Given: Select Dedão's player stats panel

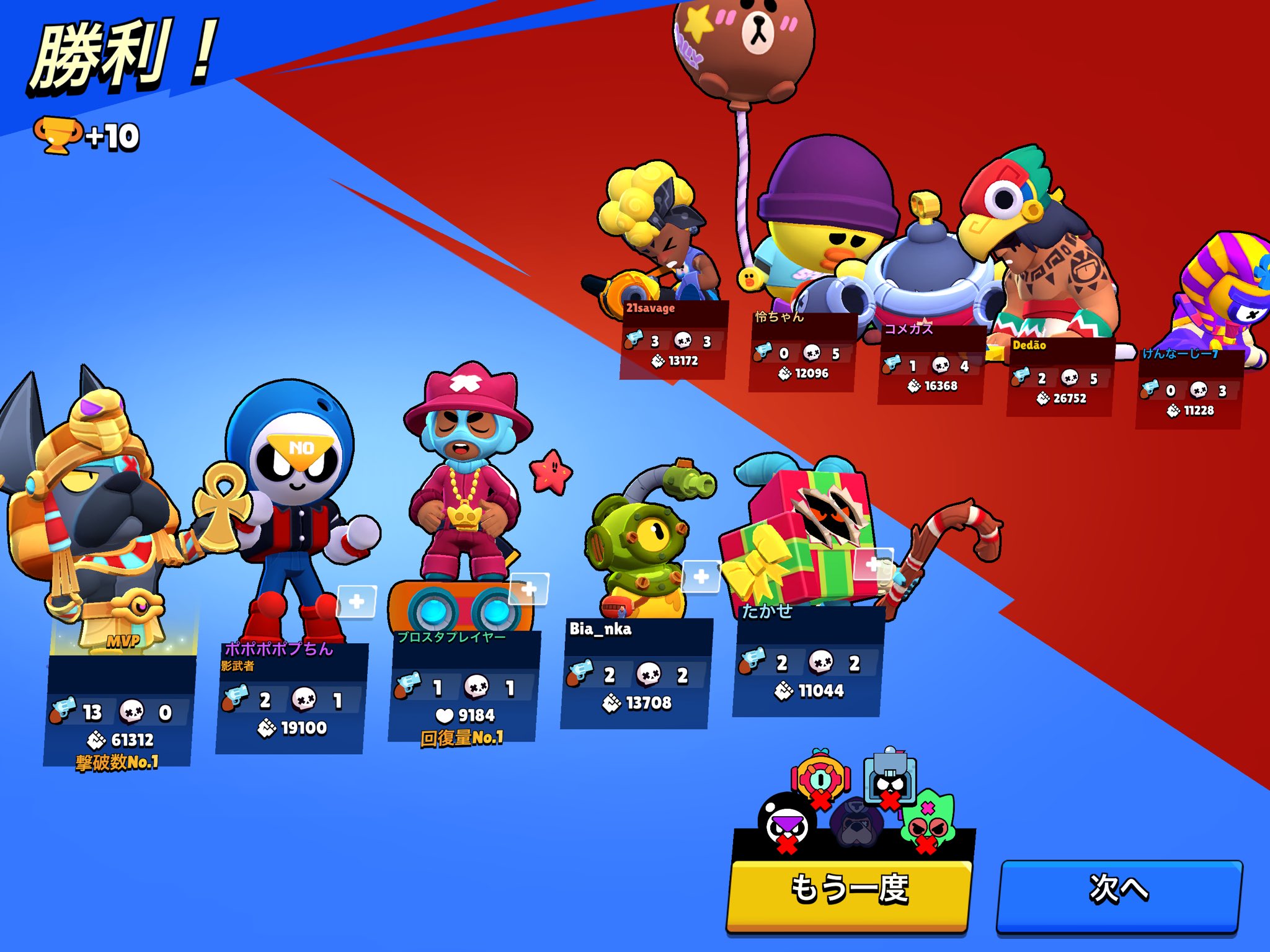Looking at the screenshot, I should coord(1060,377).
